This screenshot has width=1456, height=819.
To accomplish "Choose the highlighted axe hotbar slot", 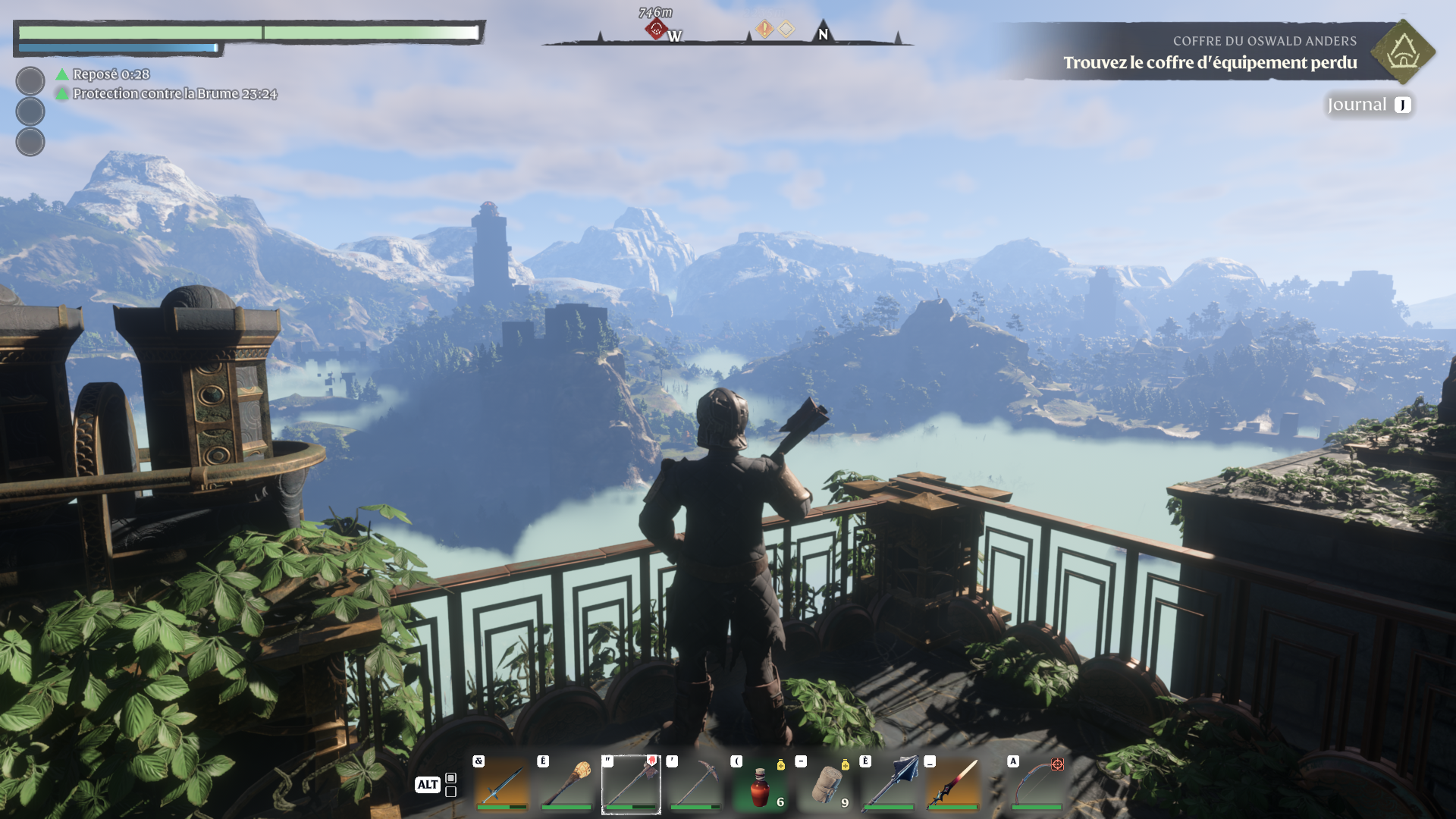I will [x=631, y=783].
